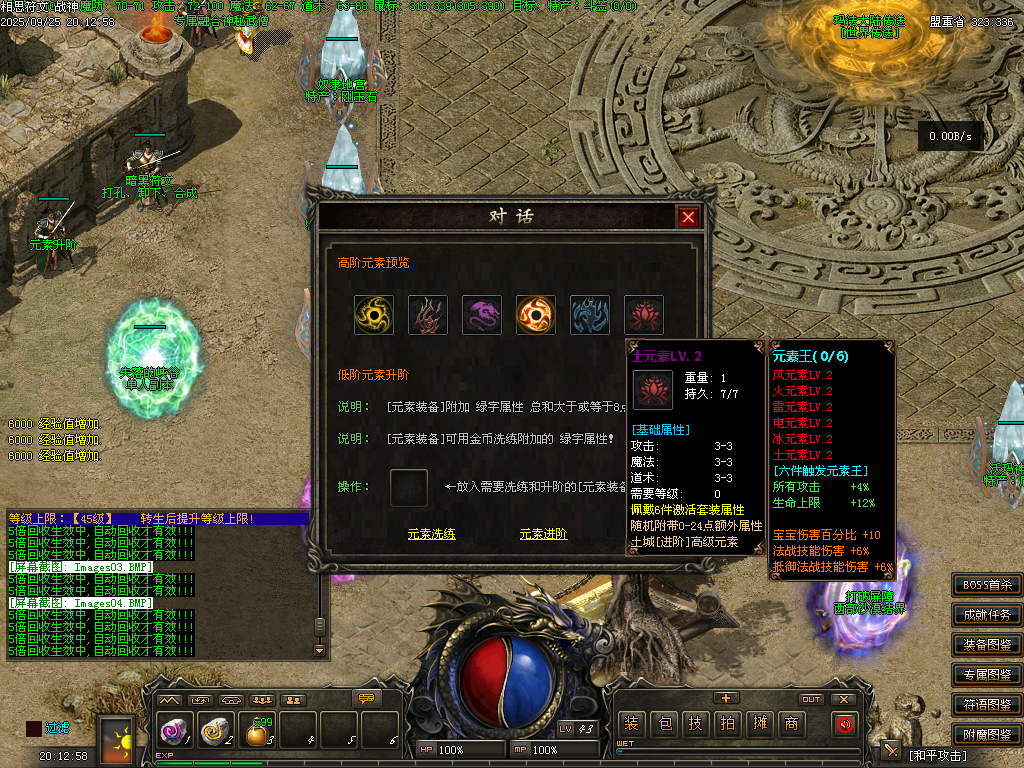1024x768 pixels.
Task: Use the golden apple in hotbar slot 3
Action: (x=258, y=733)
